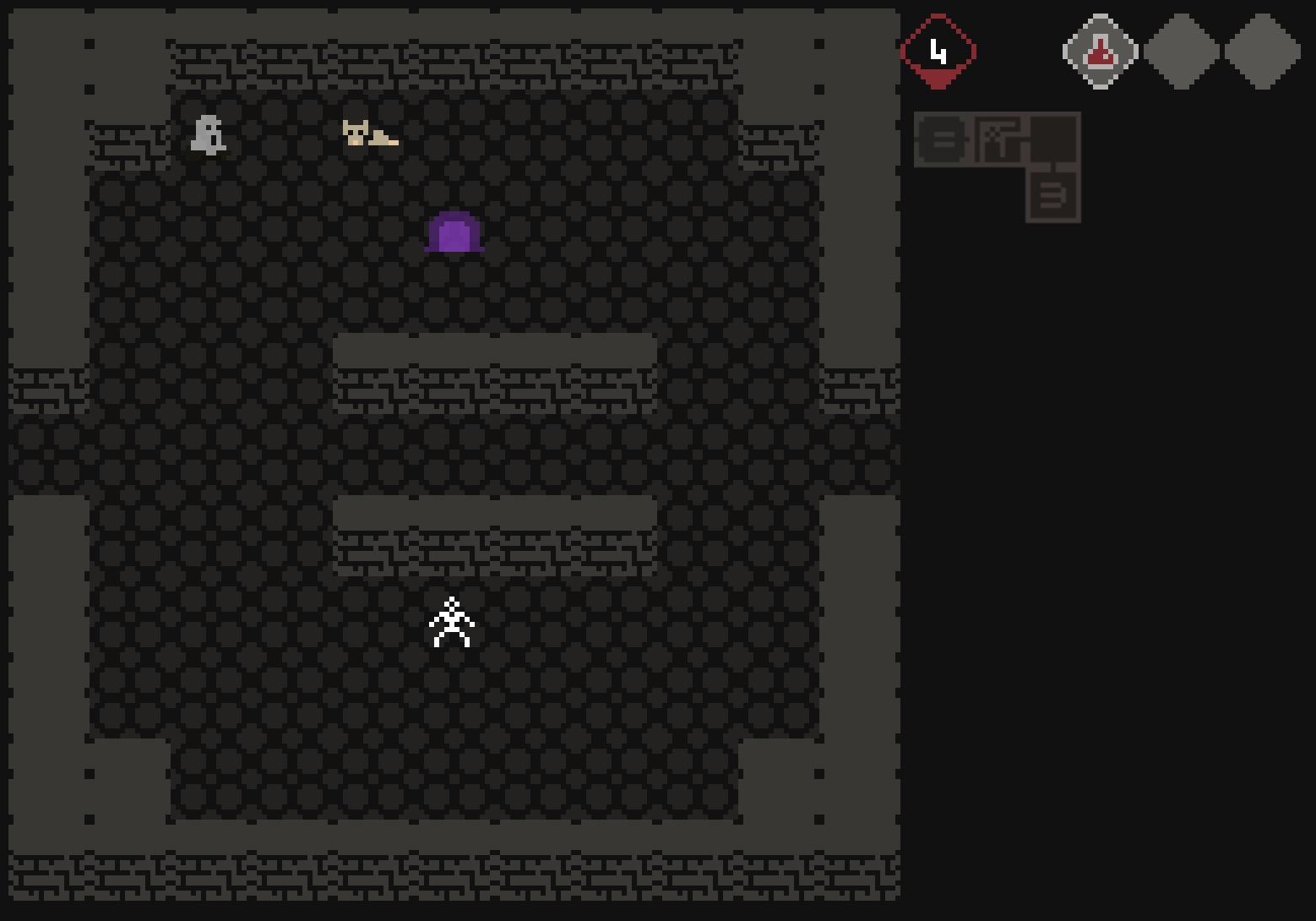Click the rightmost empty inventory slot
The image size is (1316, 921).
pyautogui.click(x=1262, y=51)
